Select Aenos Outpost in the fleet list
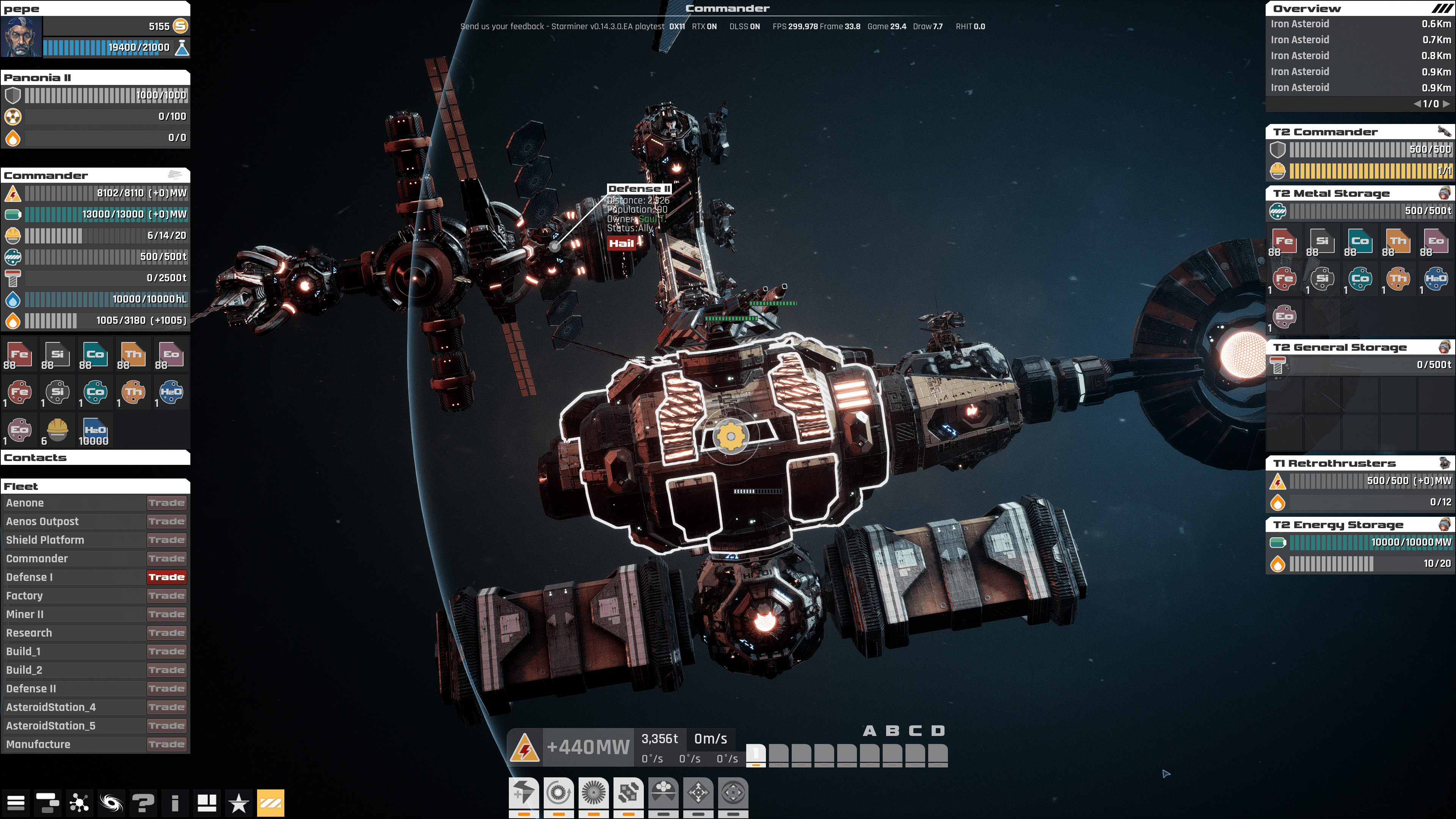Image resolution: width=1456 pixels, height=819 pixels. pos(42,521)
